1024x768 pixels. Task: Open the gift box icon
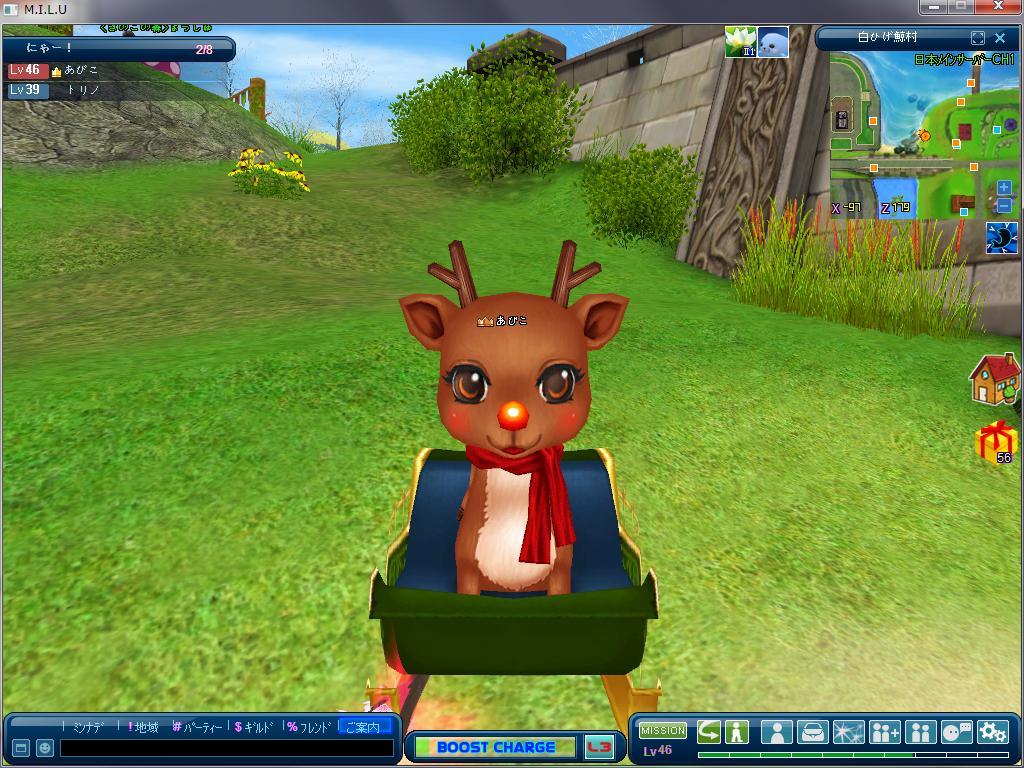click(x=995, y=441)
